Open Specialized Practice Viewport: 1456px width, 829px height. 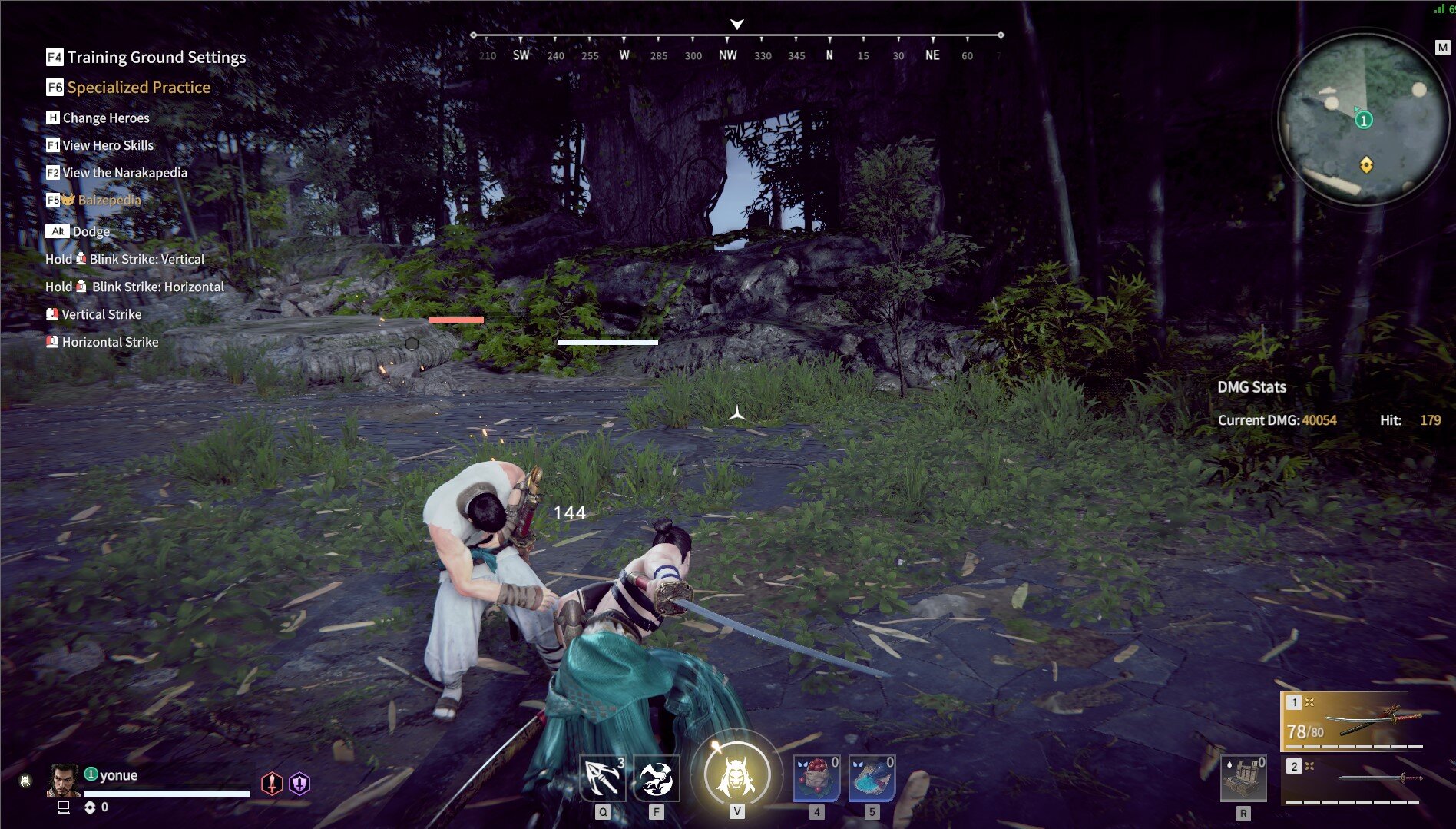pos(137,87)
